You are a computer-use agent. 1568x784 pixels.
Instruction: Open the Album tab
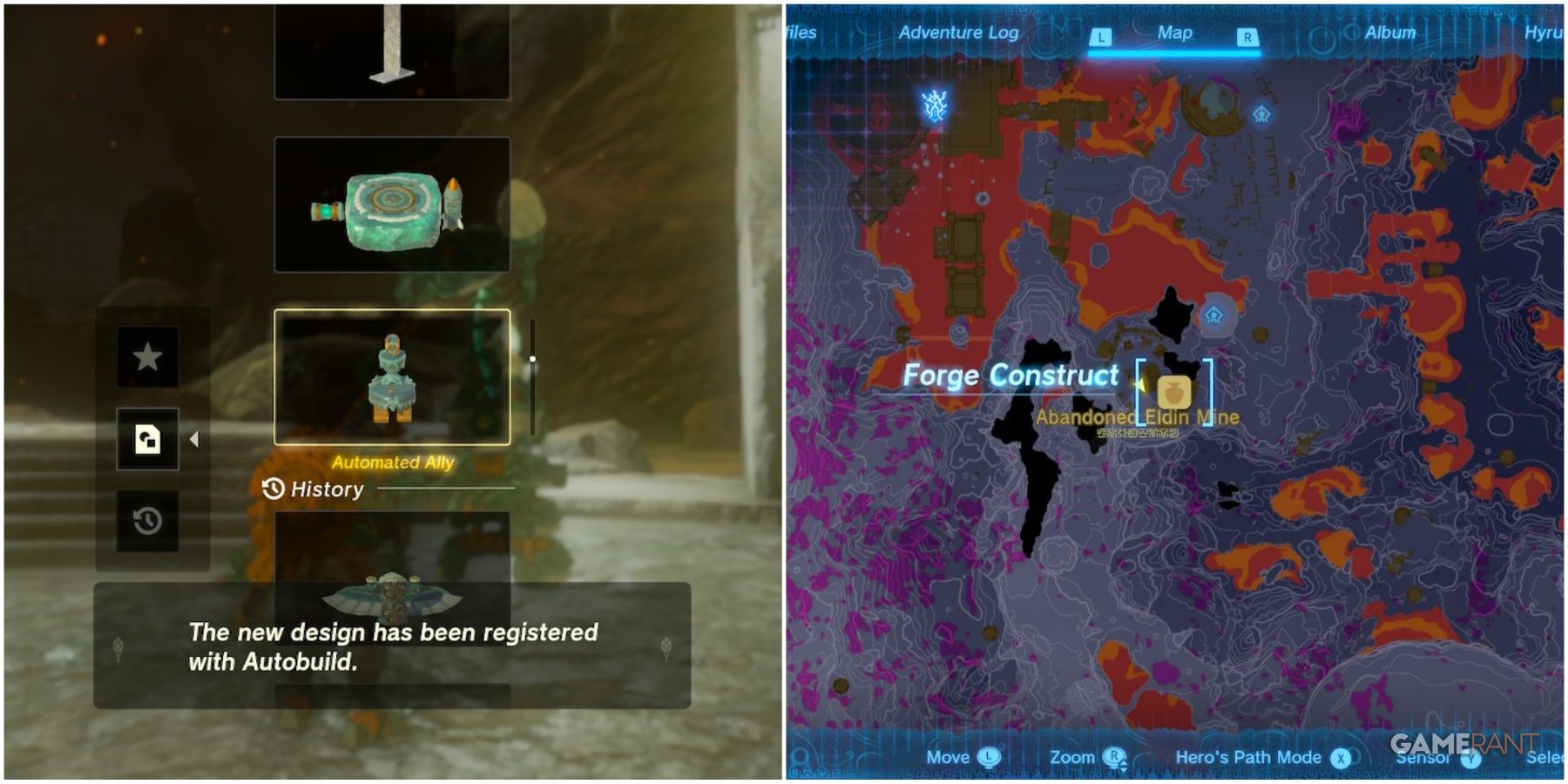coord(1391,32)
